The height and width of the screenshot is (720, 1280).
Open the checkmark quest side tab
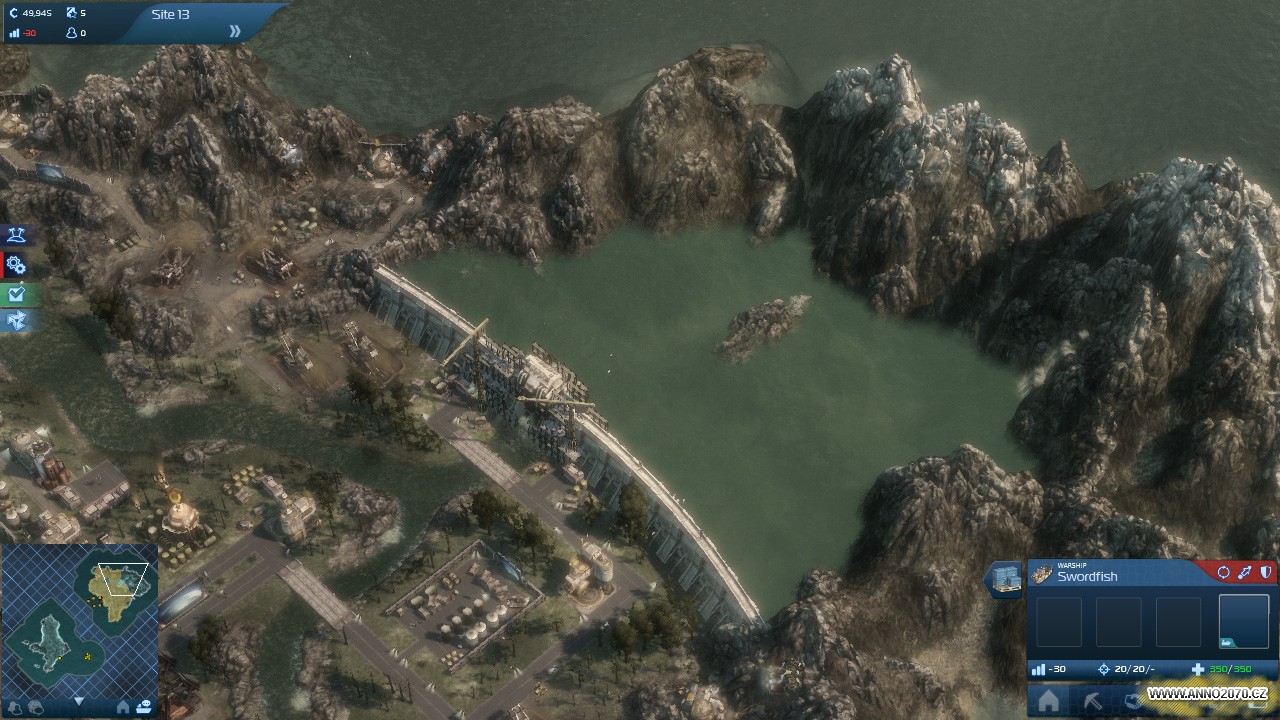[x=16, y=294]
